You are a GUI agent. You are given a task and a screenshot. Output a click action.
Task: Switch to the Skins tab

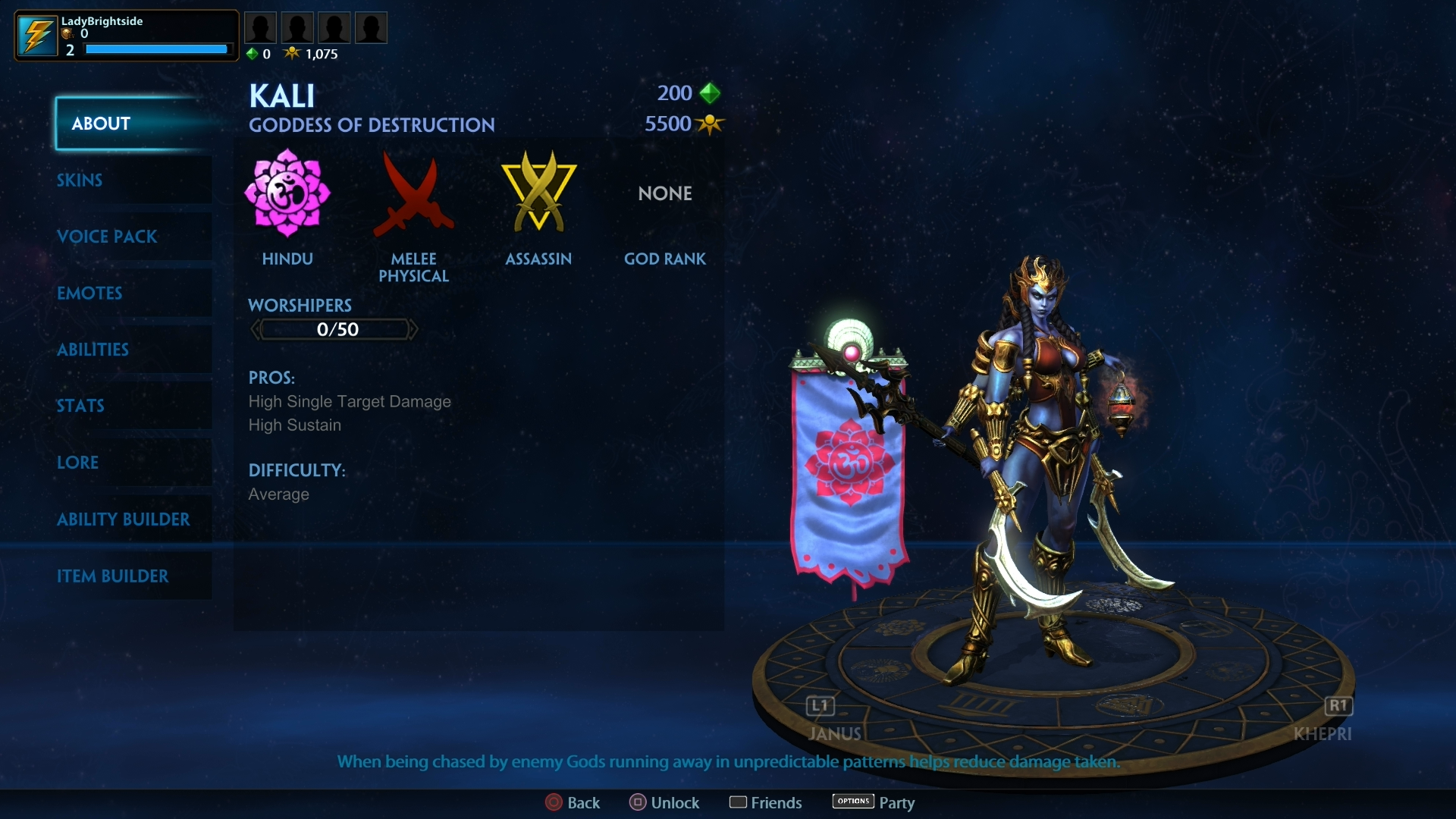point(79,180)
